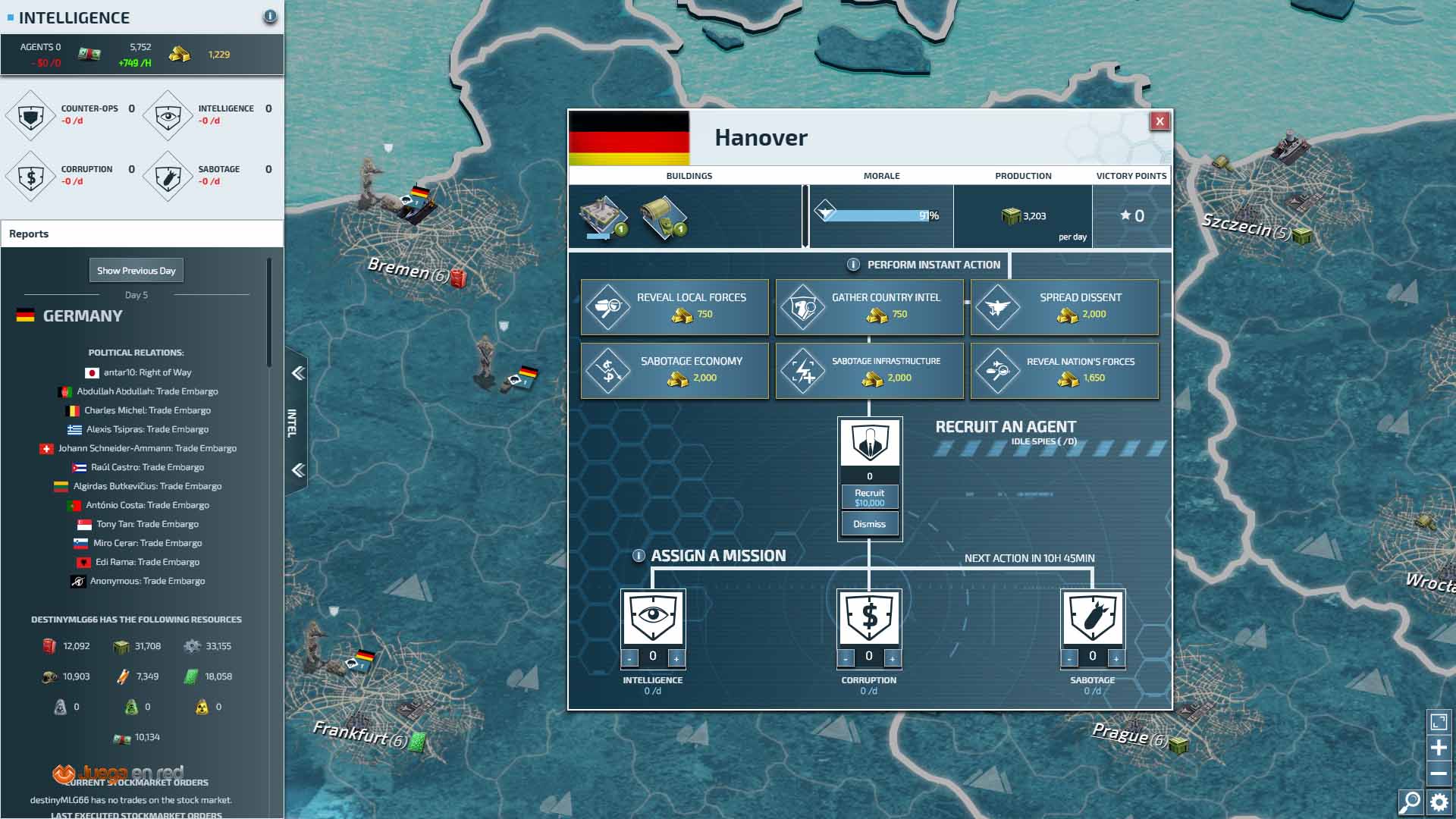The image size is (1456, 819).
Task: Remove an agent from Sabotage mission
Action: point(1069,658)
